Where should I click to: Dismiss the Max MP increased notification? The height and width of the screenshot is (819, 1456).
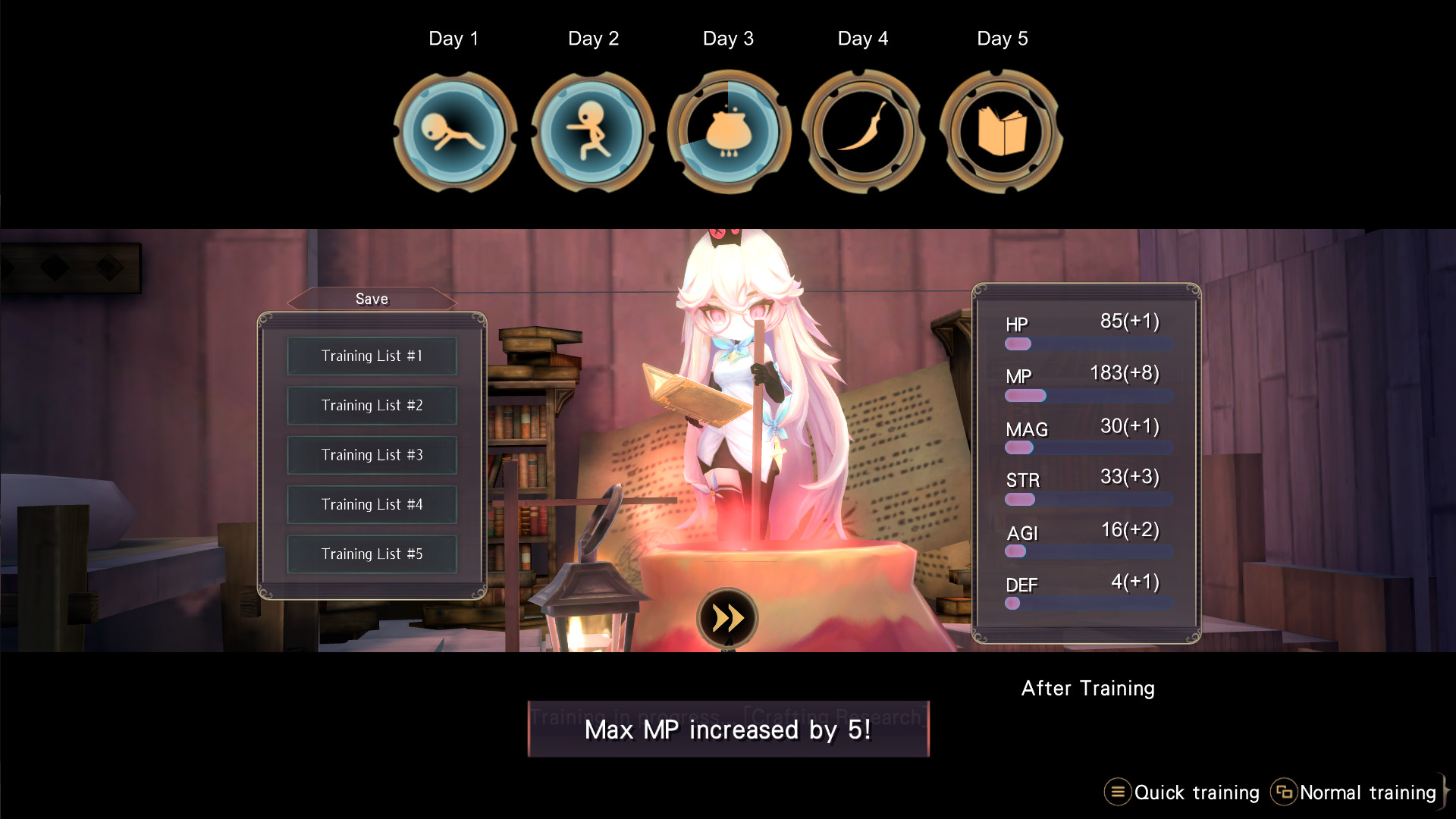726,730
